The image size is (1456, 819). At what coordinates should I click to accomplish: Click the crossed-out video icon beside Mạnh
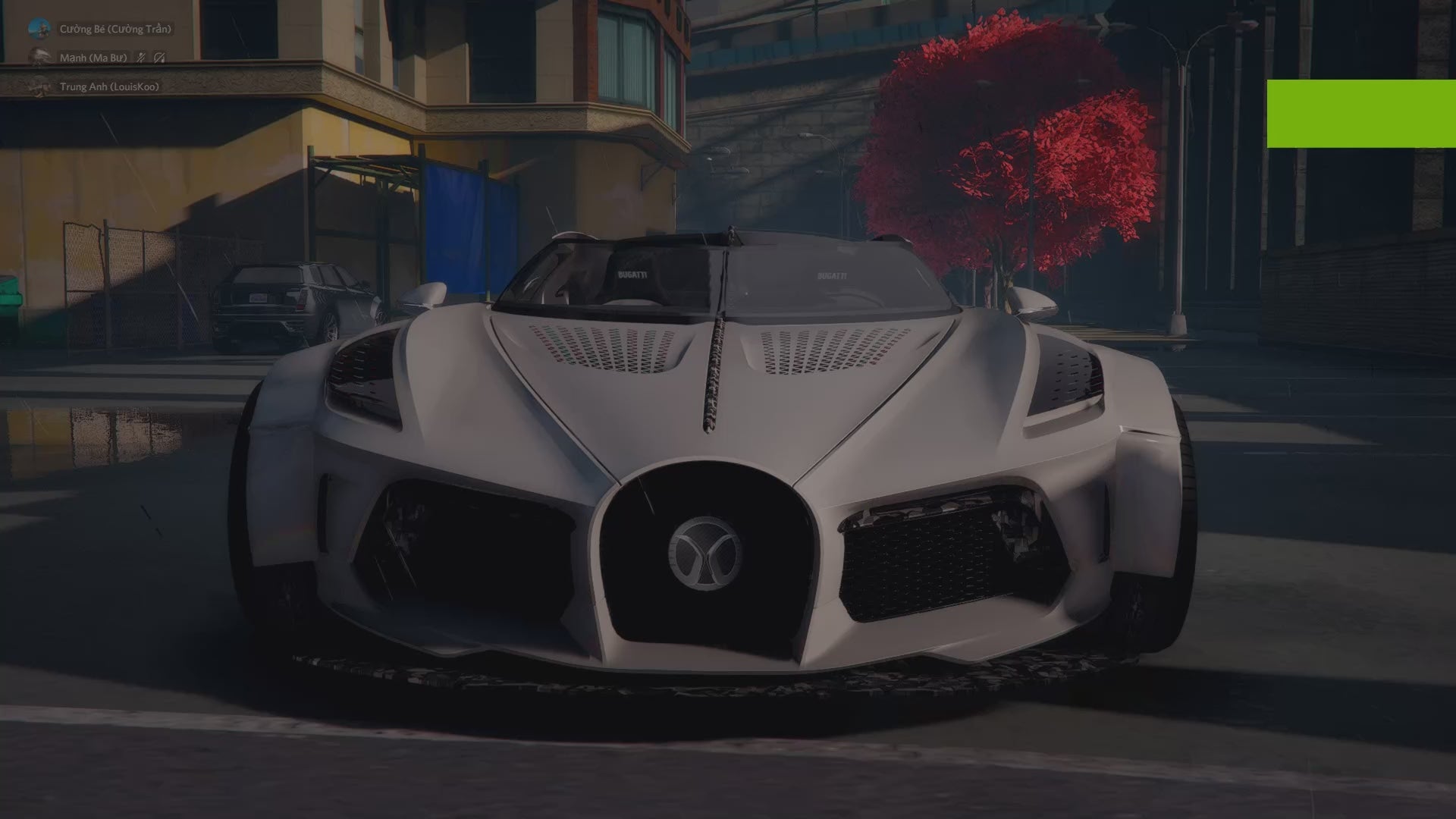[x=159, y=58]
